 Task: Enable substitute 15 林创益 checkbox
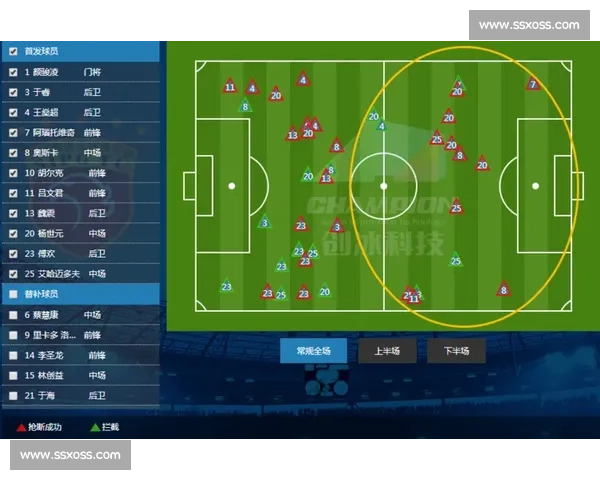click(12, 375)
